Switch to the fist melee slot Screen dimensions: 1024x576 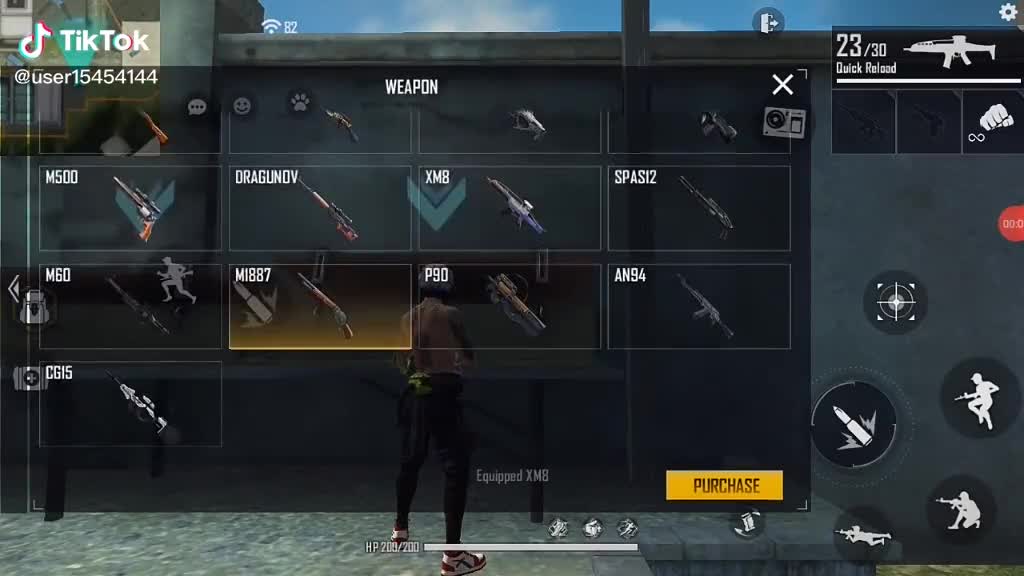992,121
